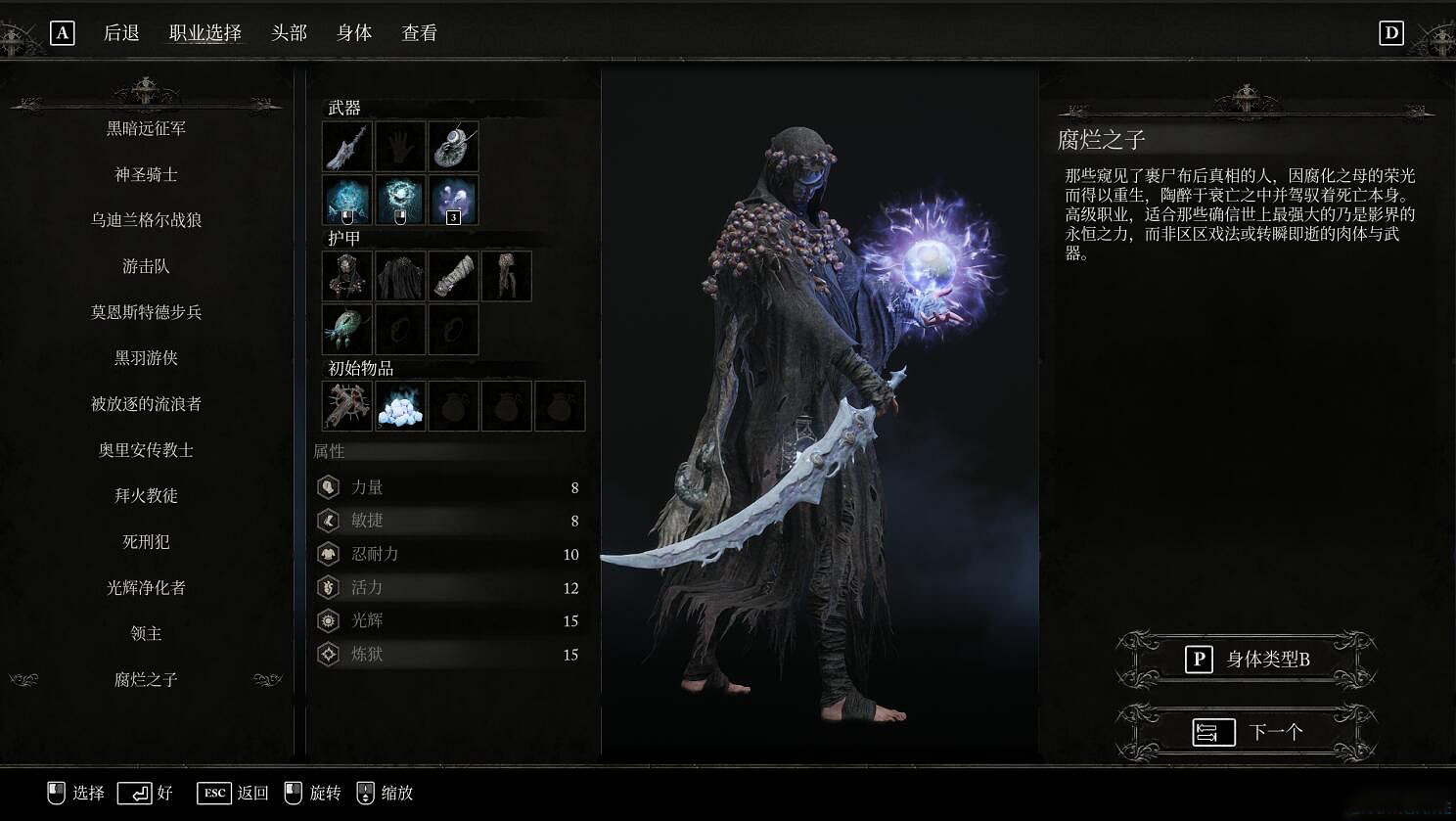Click the 力量 strength attribute fist icon
The width and height of the screenshot is (1456, 821).
330,486
